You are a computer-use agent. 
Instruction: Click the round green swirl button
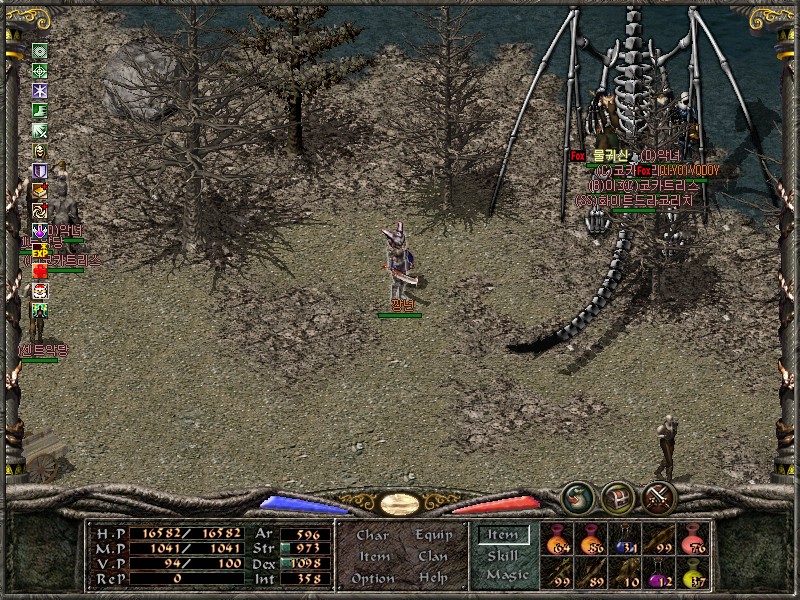click(577, 496)
